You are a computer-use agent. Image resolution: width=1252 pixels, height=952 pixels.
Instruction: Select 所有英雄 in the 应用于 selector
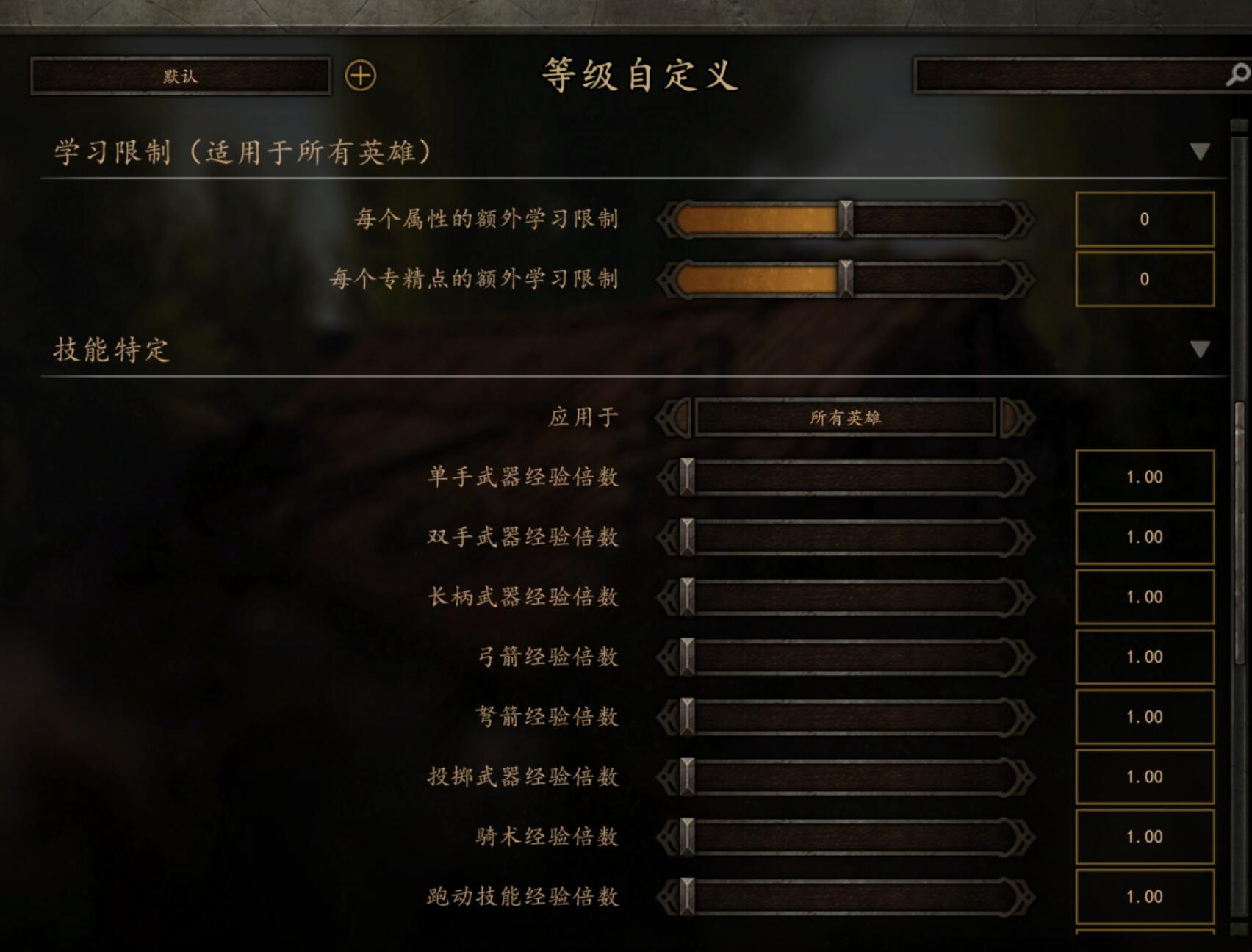(846, 416)
